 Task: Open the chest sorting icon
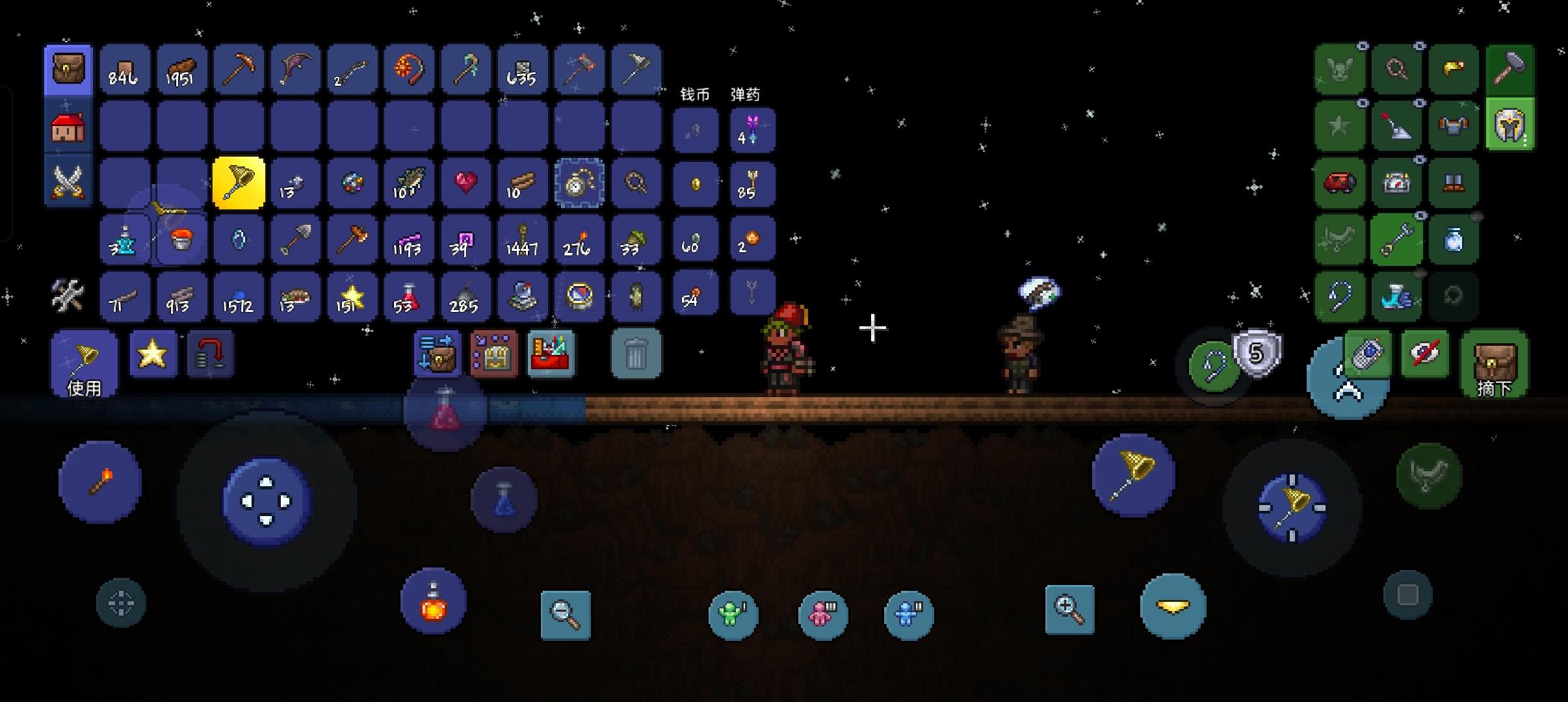tap(493, 354)
